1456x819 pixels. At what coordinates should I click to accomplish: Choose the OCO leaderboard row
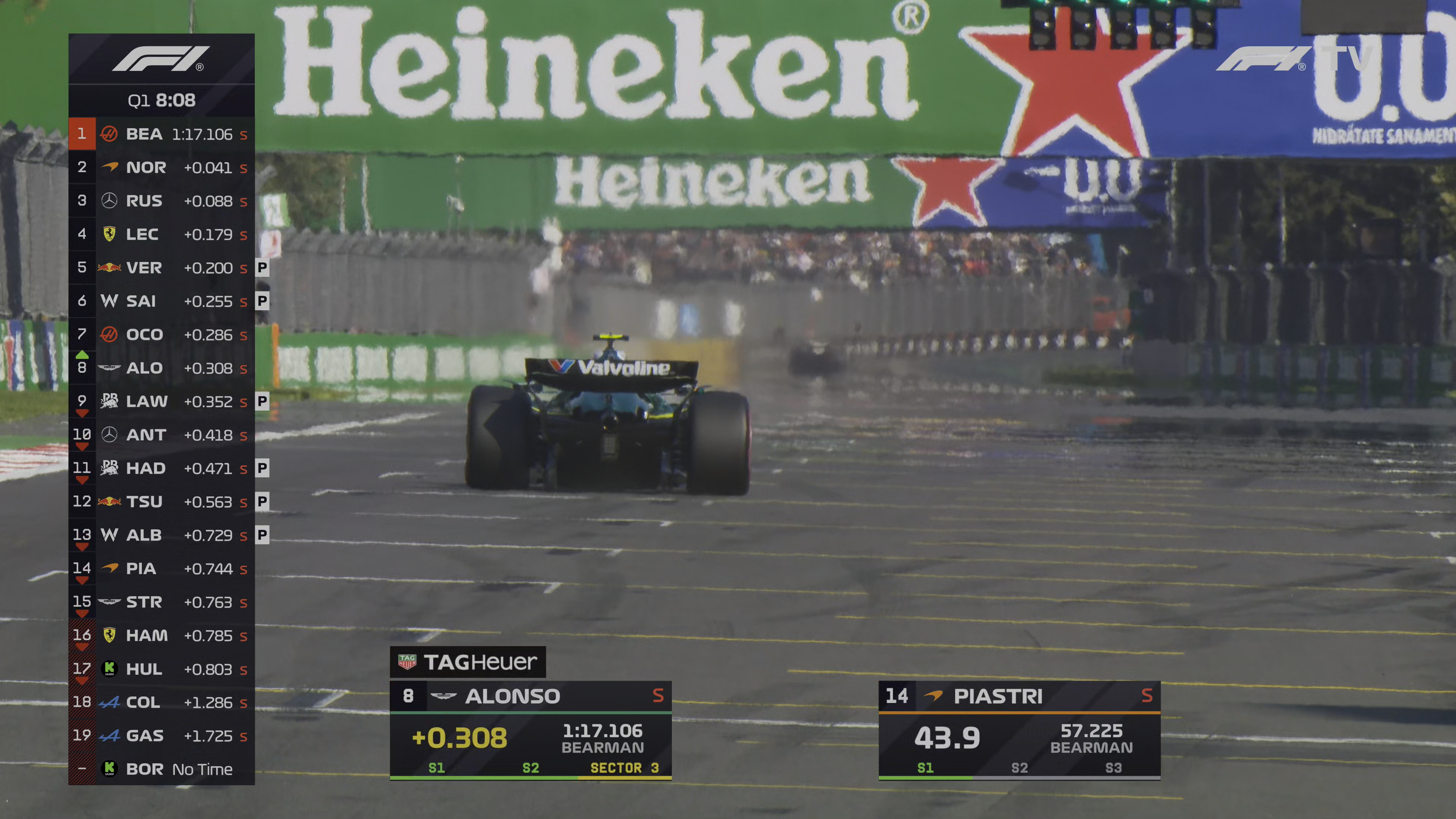pyautogui.click(x=162, y=334)
